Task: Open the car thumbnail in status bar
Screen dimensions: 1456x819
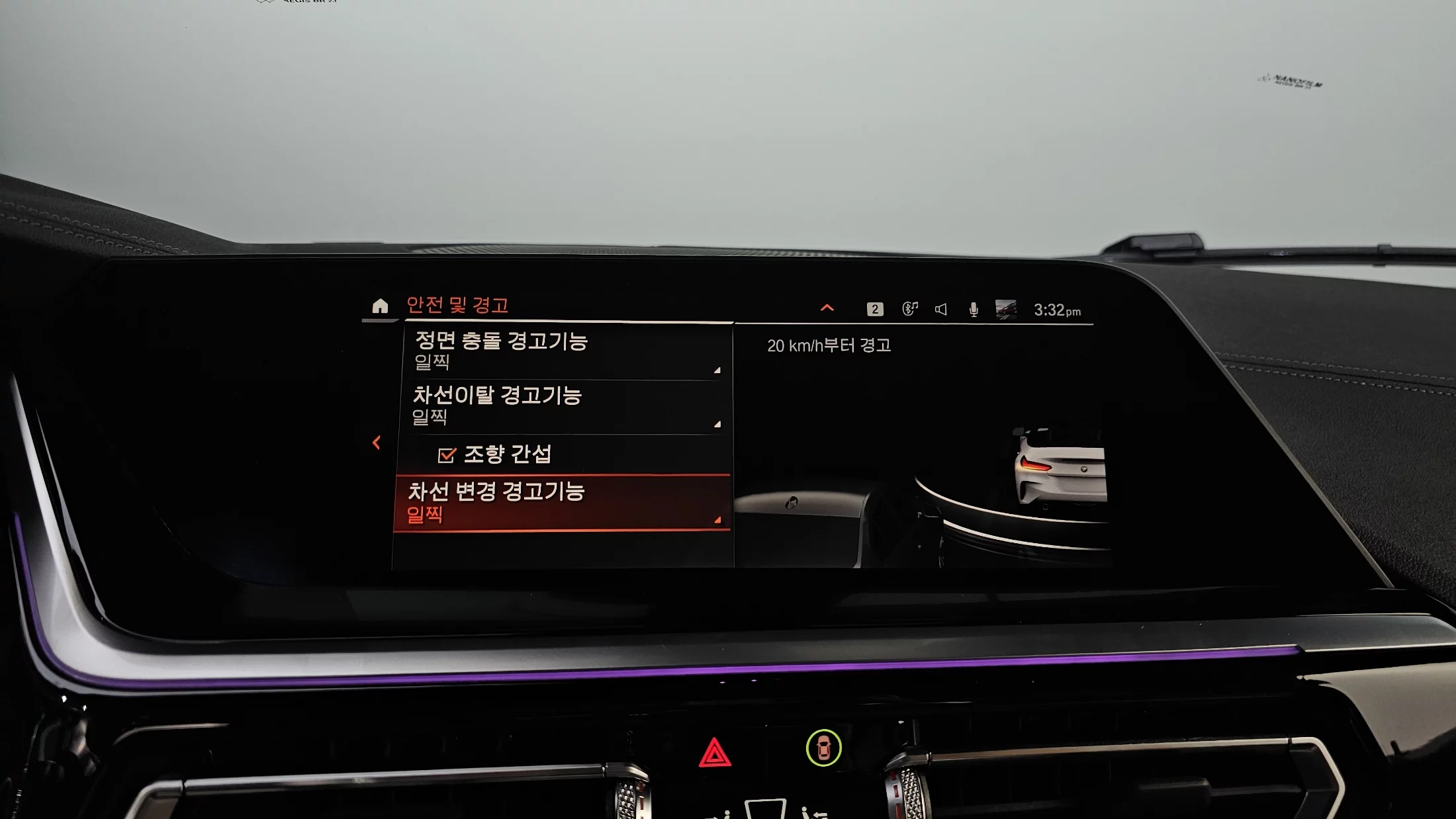Action: click(1006, 309)
